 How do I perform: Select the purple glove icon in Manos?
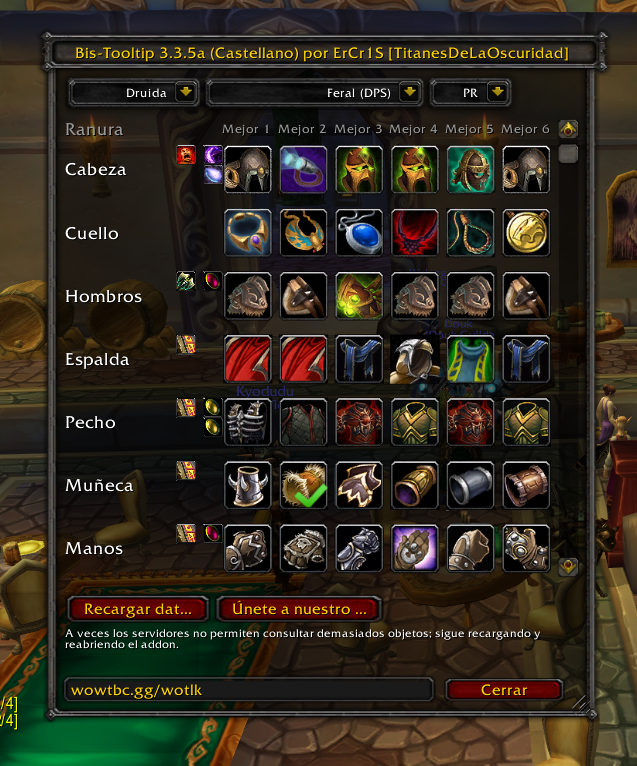(x=415, y=548)
